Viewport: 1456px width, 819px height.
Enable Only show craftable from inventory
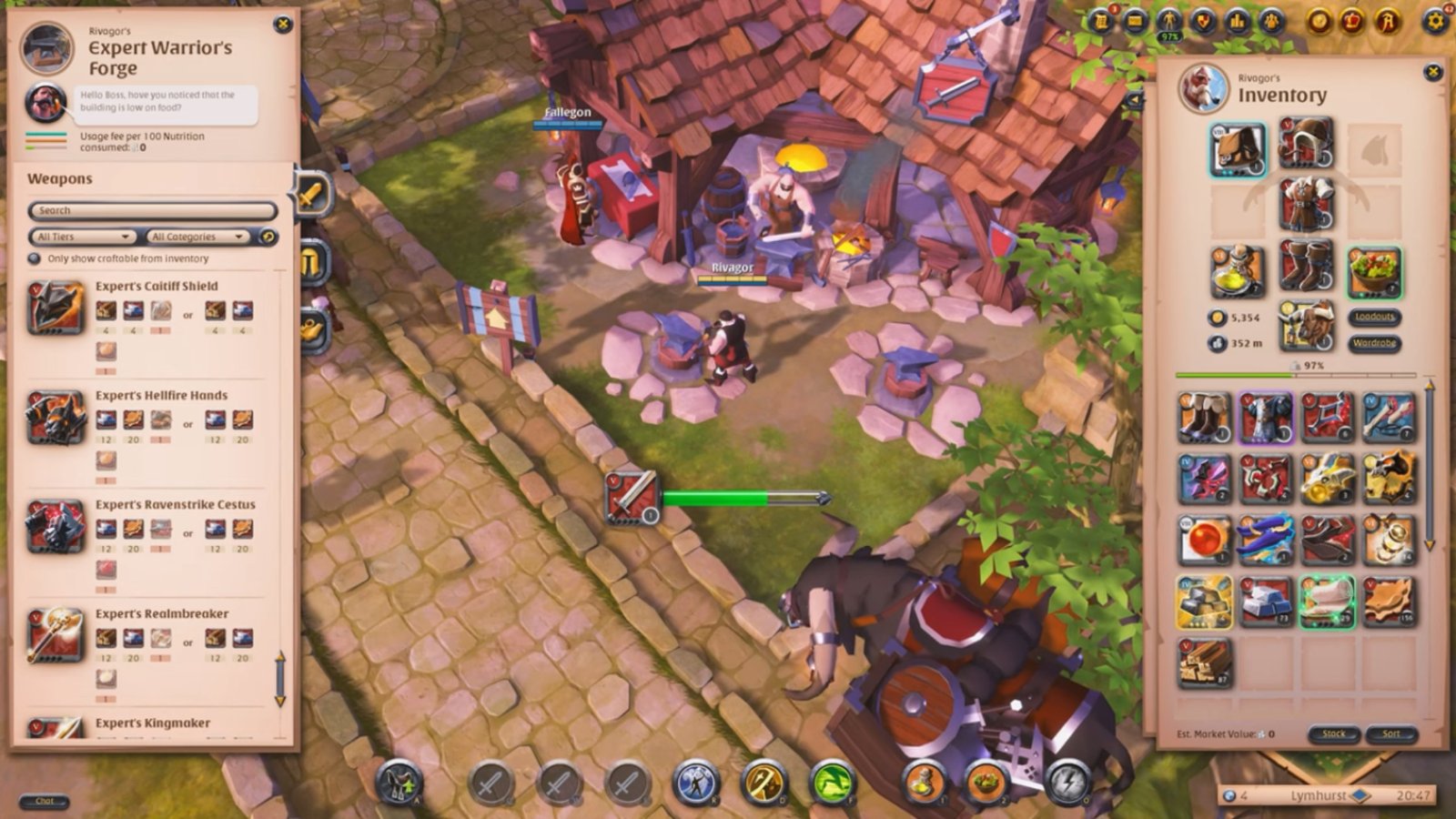pyautogui.click(x=32, y=258)
